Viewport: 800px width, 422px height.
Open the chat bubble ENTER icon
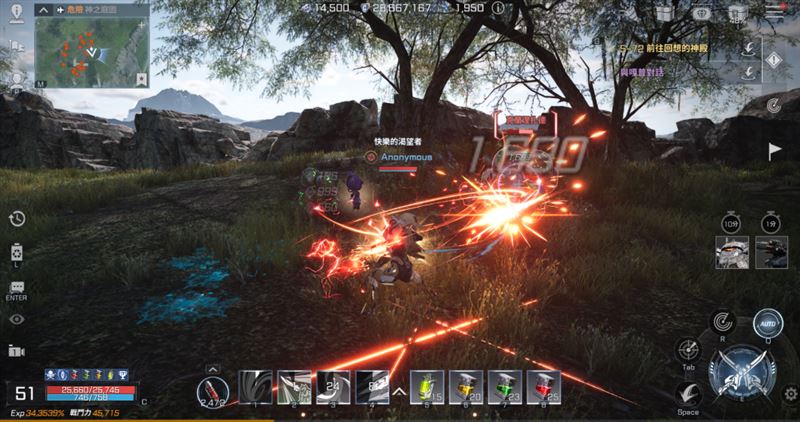click(x=16, y=287)
